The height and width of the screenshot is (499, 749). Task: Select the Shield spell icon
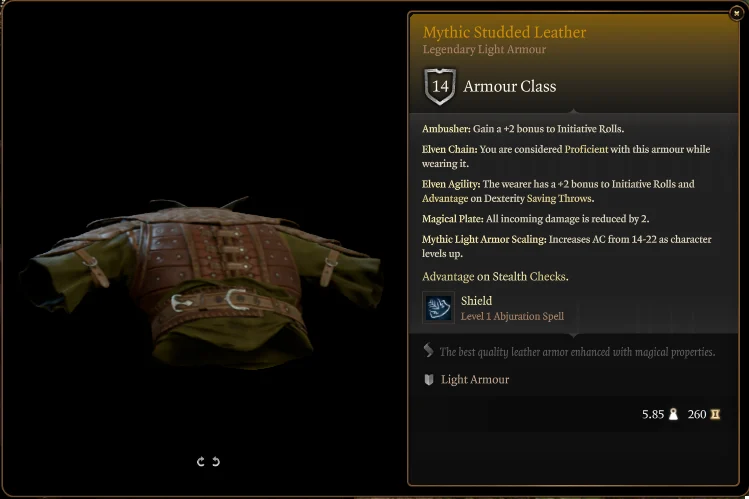pos(438,308)
